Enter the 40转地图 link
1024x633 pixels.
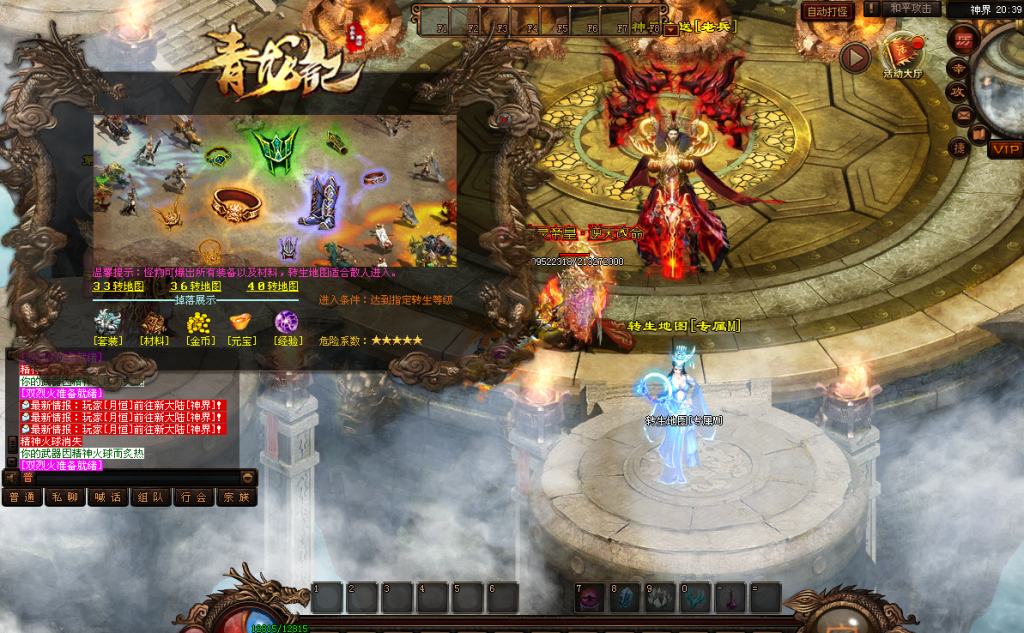(x=272, y=286)
